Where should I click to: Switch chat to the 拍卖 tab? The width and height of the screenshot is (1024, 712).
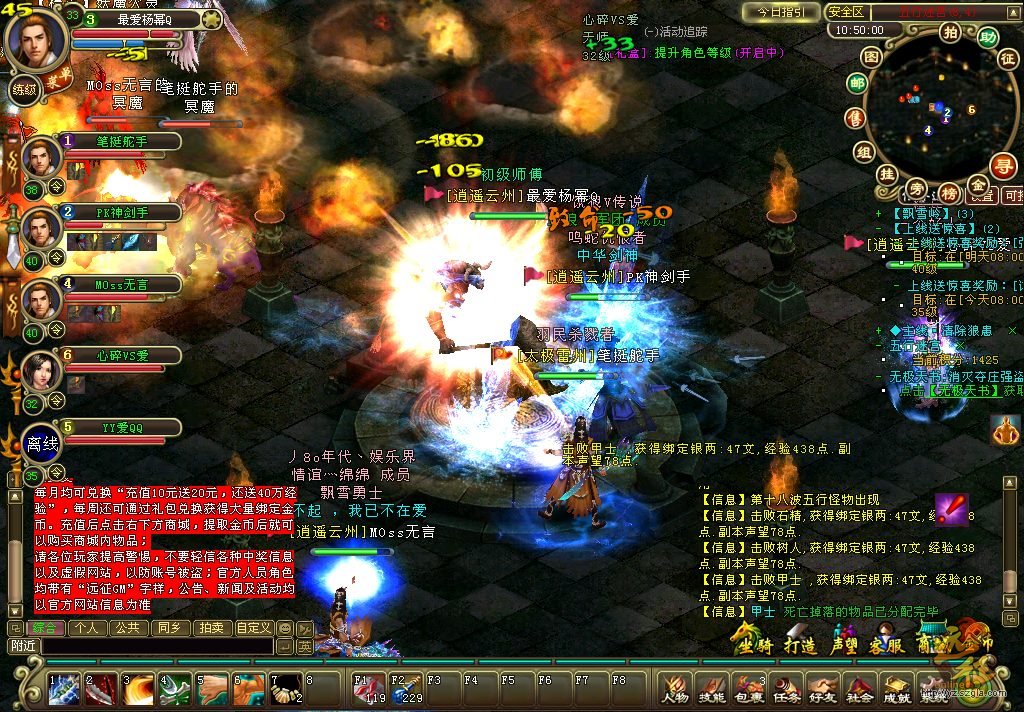[210, 628]
